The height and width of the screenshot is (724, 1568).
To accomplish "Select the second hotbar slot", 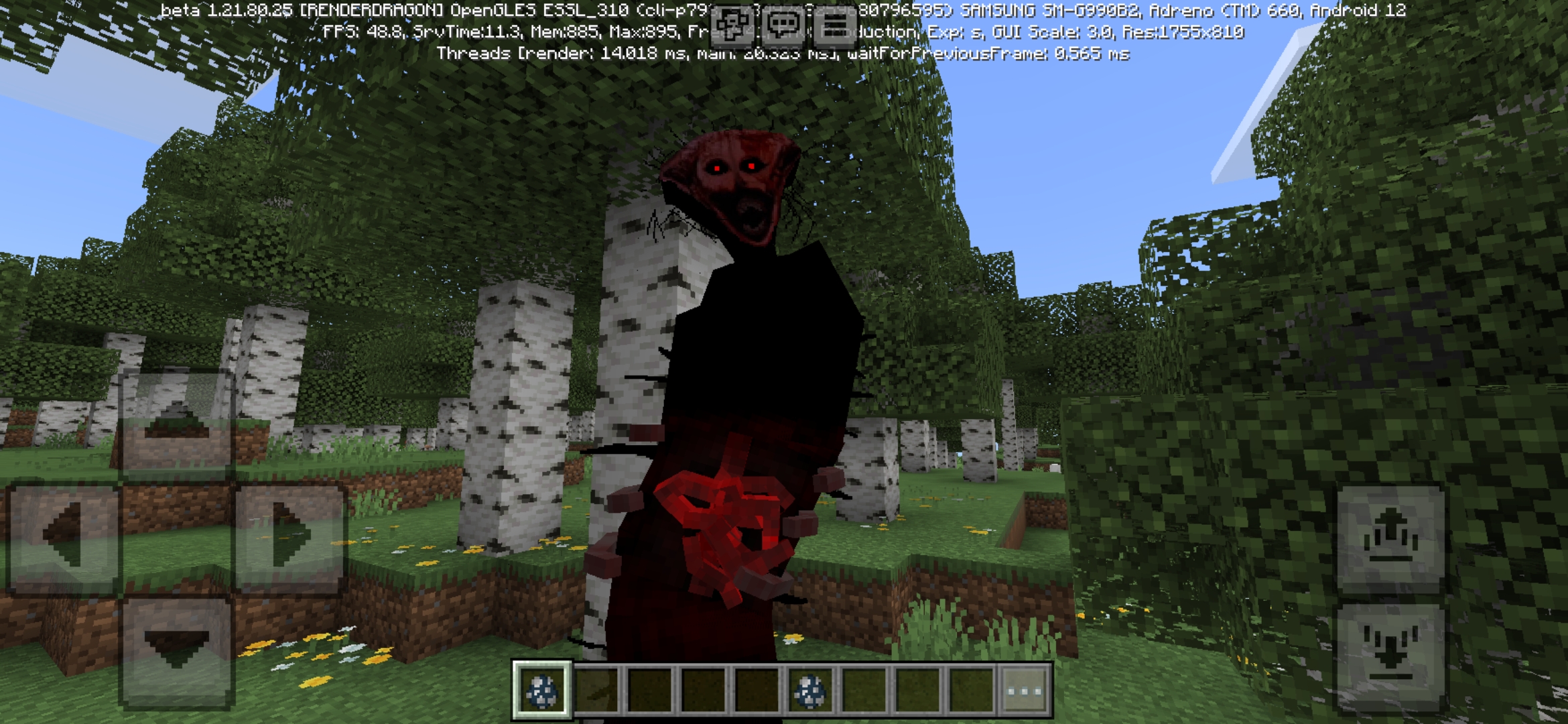I will [597, 689].
